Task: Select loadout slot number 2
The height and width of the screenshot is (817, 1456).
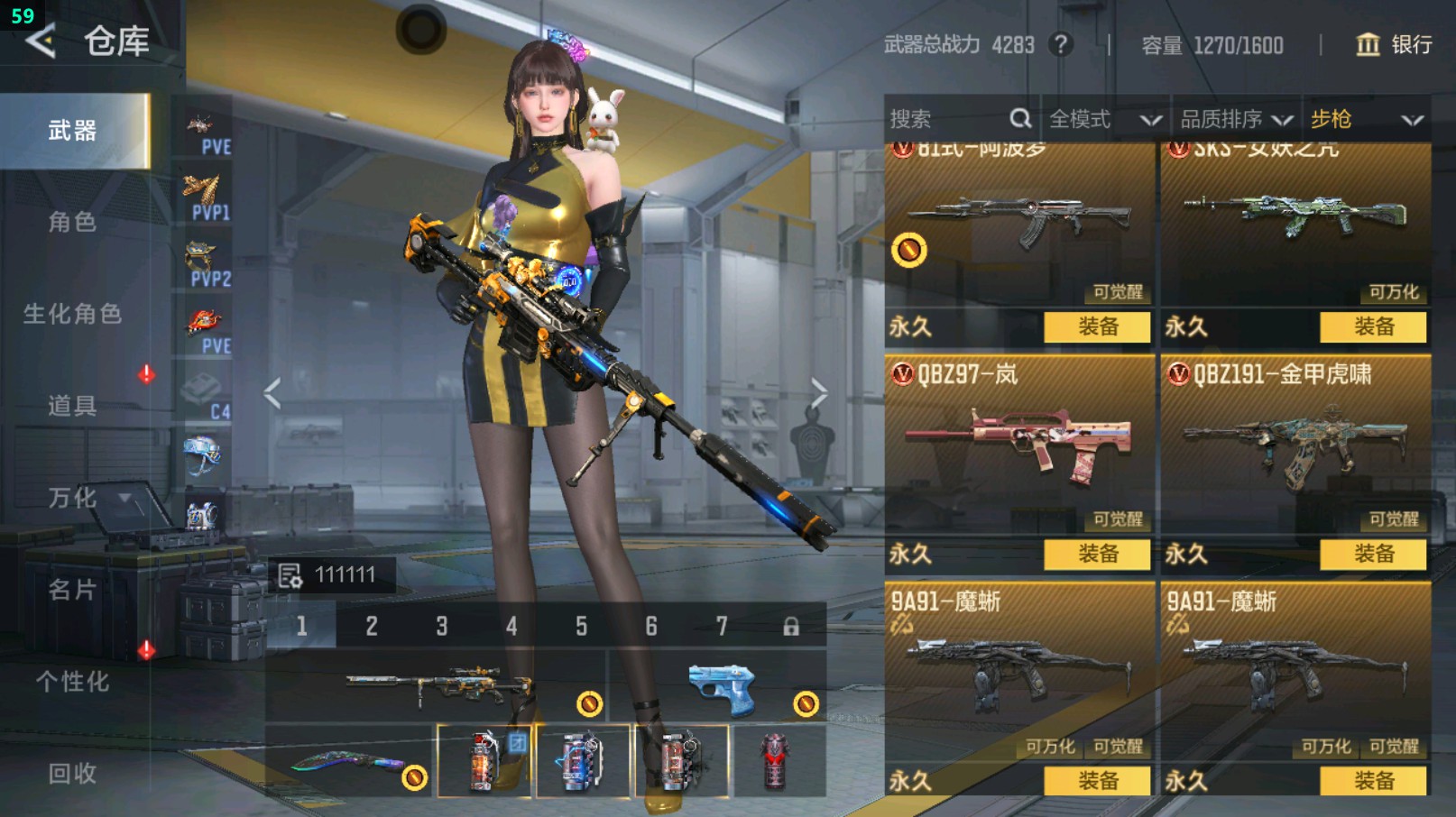Action: click(372, 626)
